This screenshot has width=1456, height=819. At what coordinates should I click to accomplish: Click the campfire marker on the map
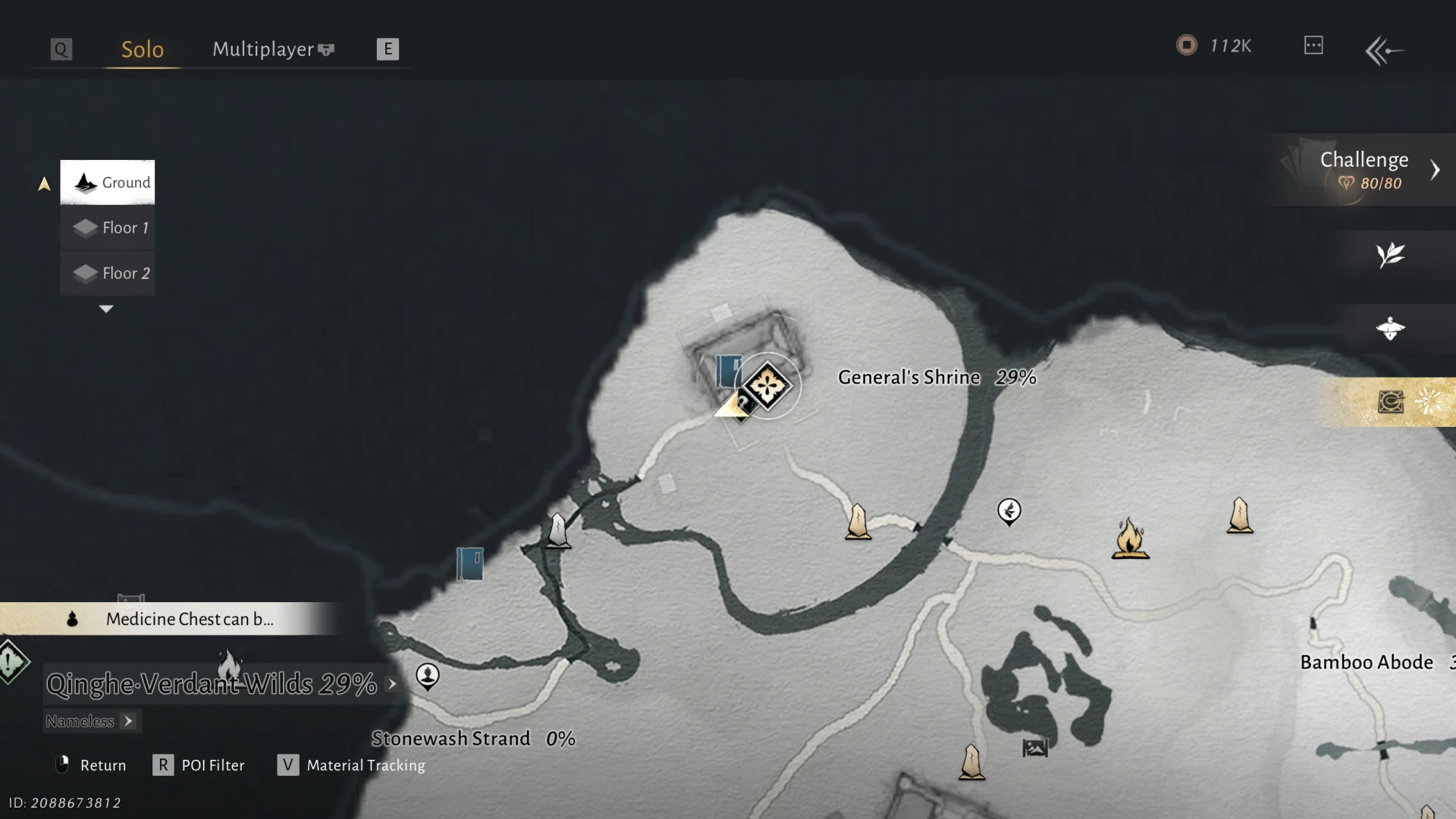click(x=1130, y=538)
